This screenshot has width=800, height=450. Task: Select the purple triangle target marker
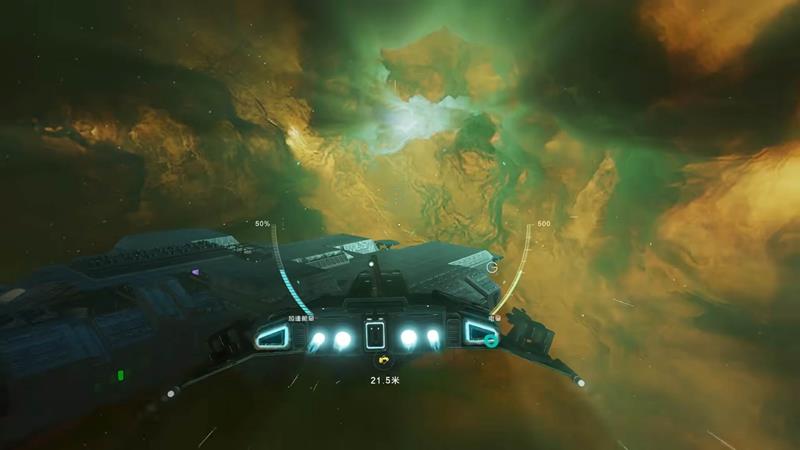pos(196,271)
